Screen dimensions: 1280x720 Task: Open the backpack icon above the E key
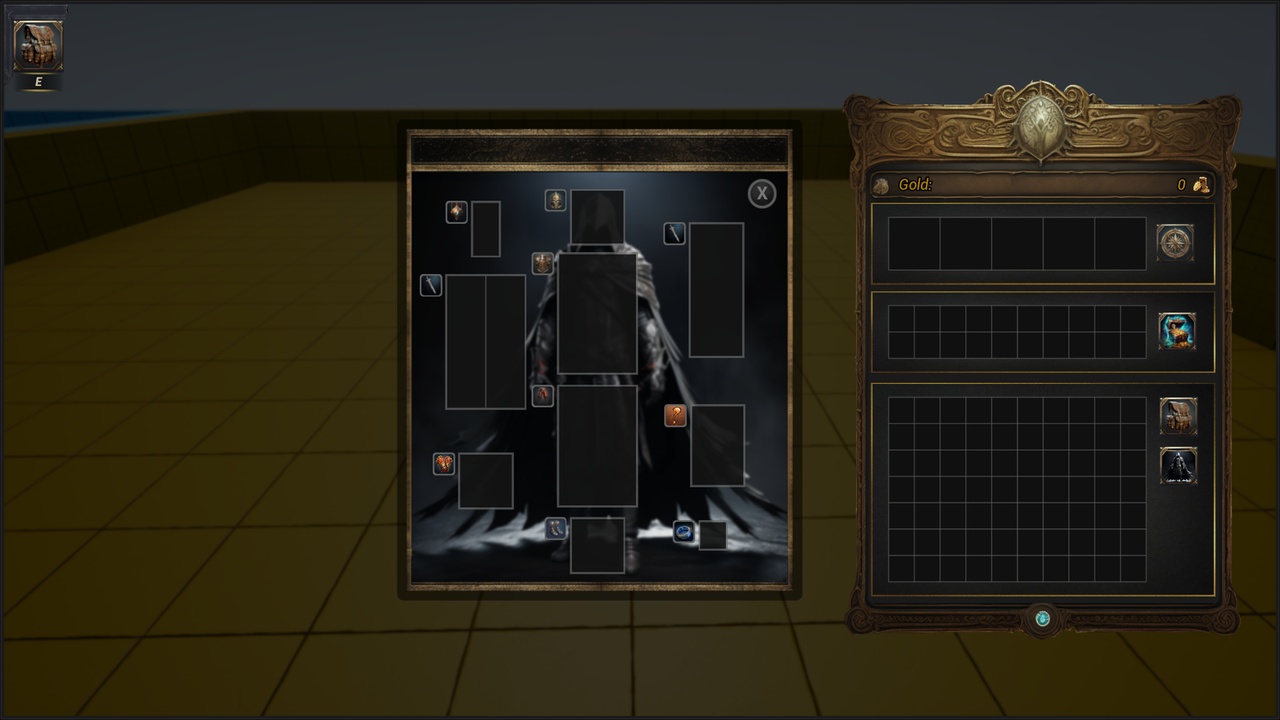click(38, 46)
